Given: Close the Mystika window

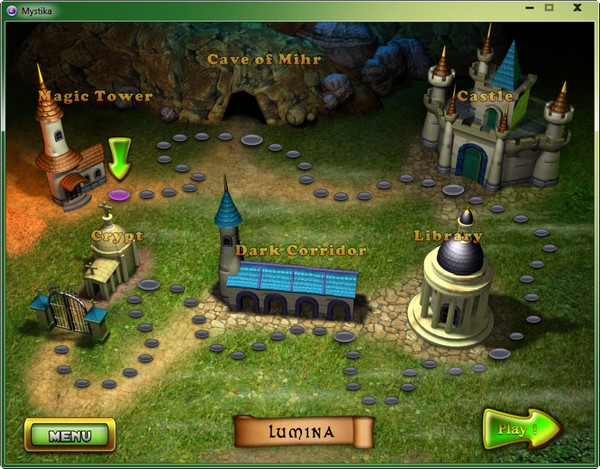Looking at the screenshot, I should (x=577, y=7).
